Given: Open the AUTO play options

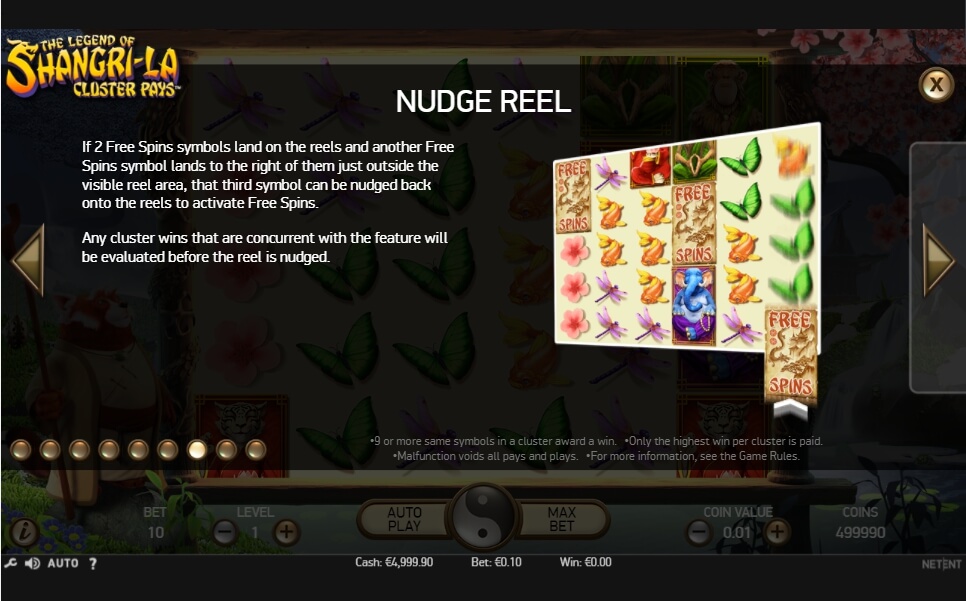Looking at the screenshot, I should coord(63,563).
